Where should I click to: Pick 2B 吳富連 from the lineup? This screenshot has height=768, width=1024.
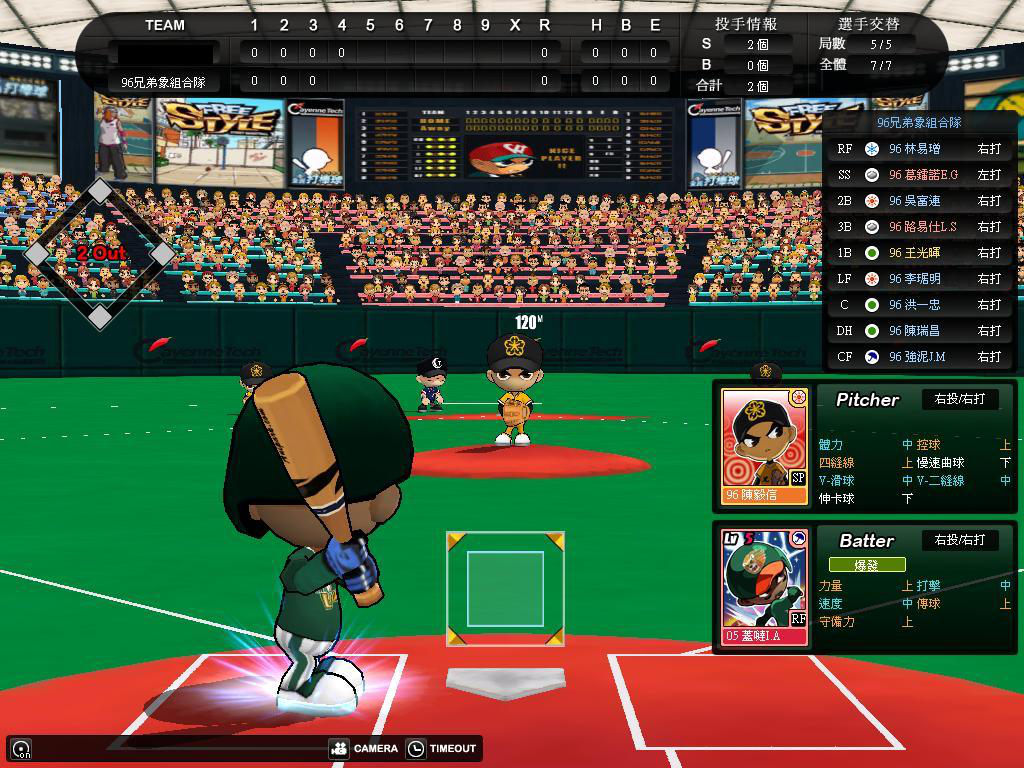920,201
